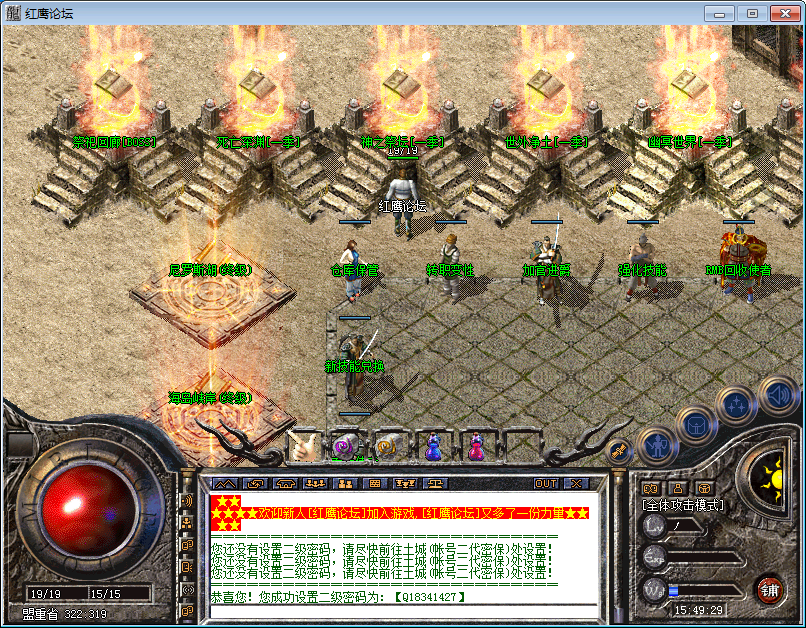Click the attack mode label 全体攻击模式
This screenshot has width=806, height=628.
[683, 505]
